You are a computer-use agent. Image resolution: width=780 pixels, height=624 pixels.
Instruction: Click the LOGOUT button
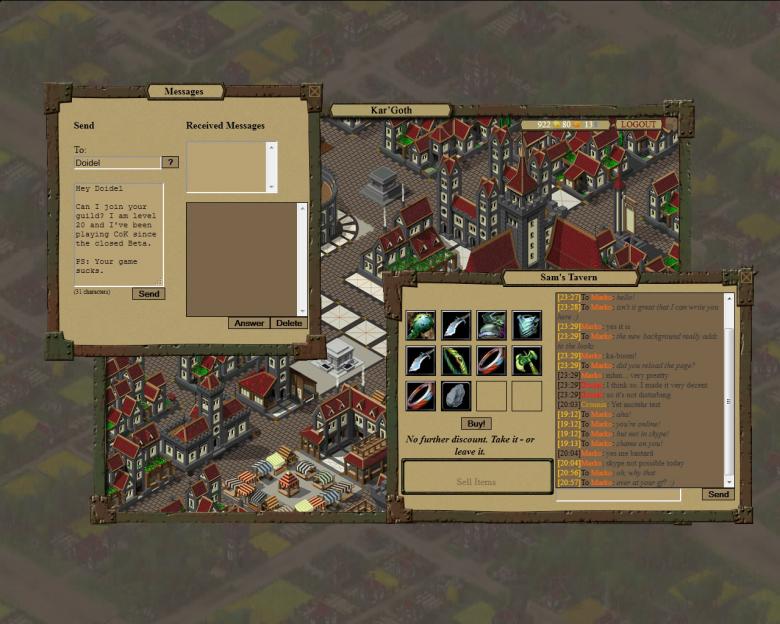pyautogui.click(x=638, y=125)
